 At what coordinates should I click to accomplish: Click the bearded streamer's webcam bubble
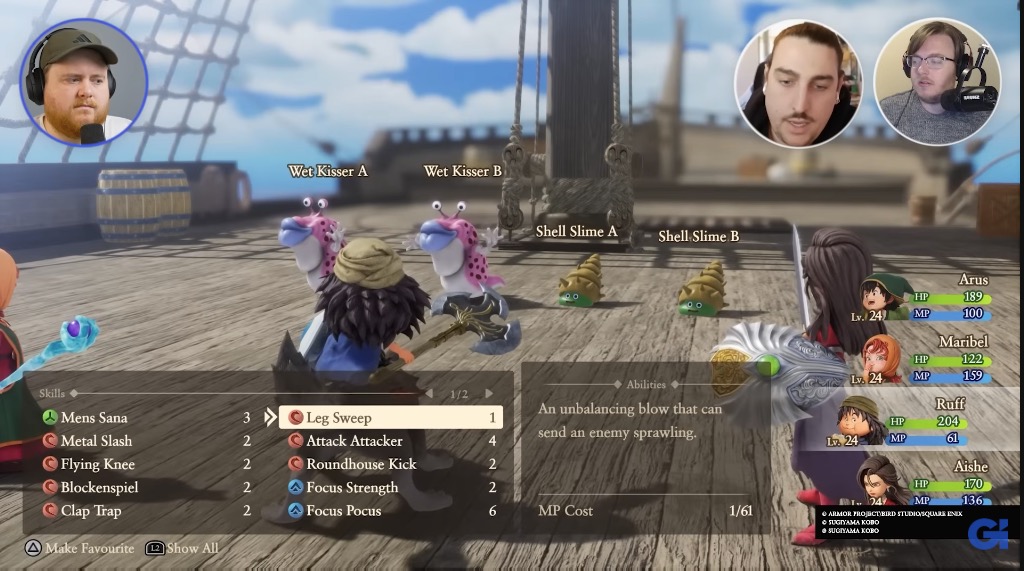[x=83, y=82]
